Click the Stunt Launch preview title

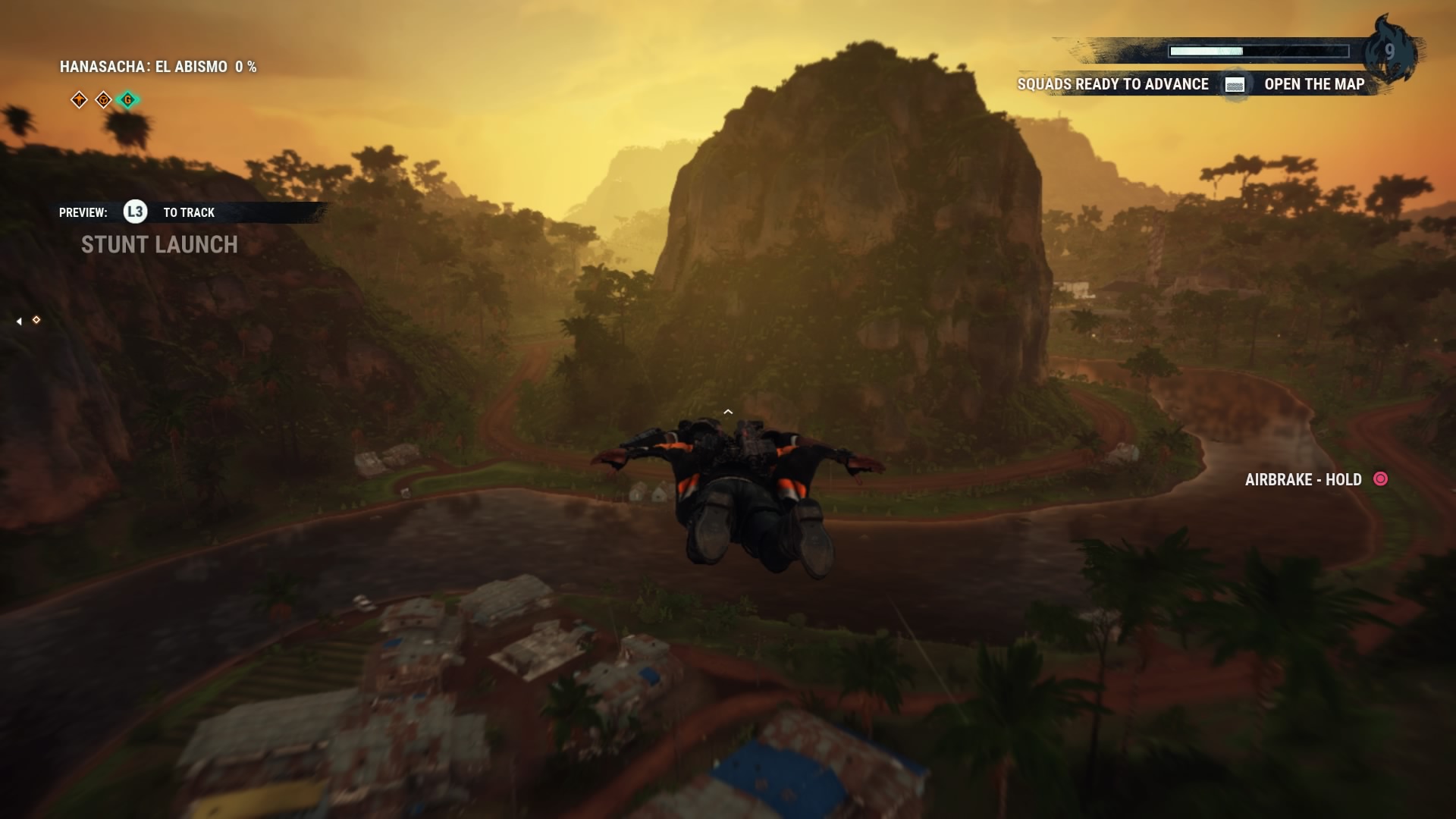pos(159,244)
